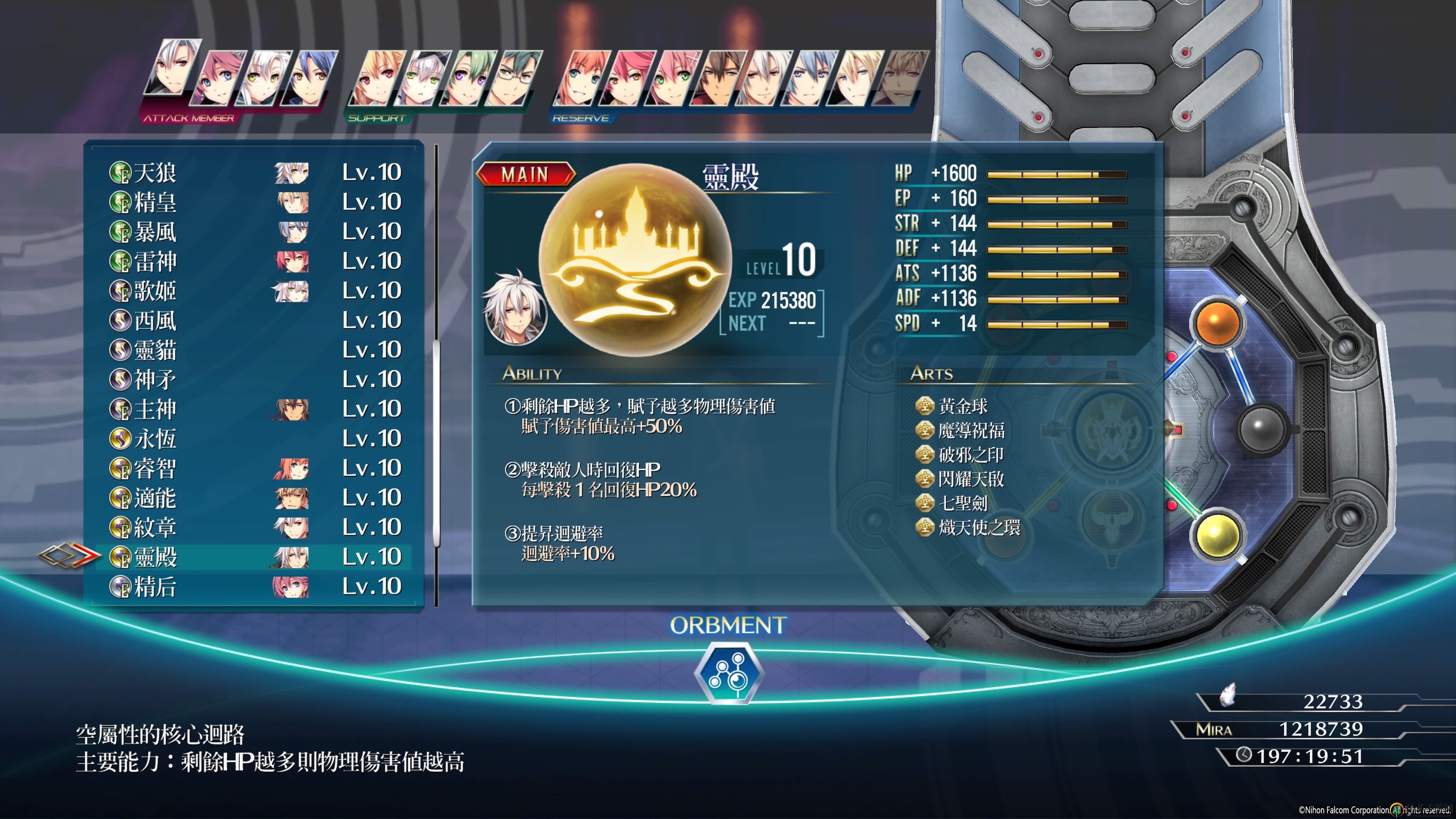Choose the 紋章 master quartz
Image resolution: width=1456 pixels, height=819 pixels.
(x=254, y=527)
